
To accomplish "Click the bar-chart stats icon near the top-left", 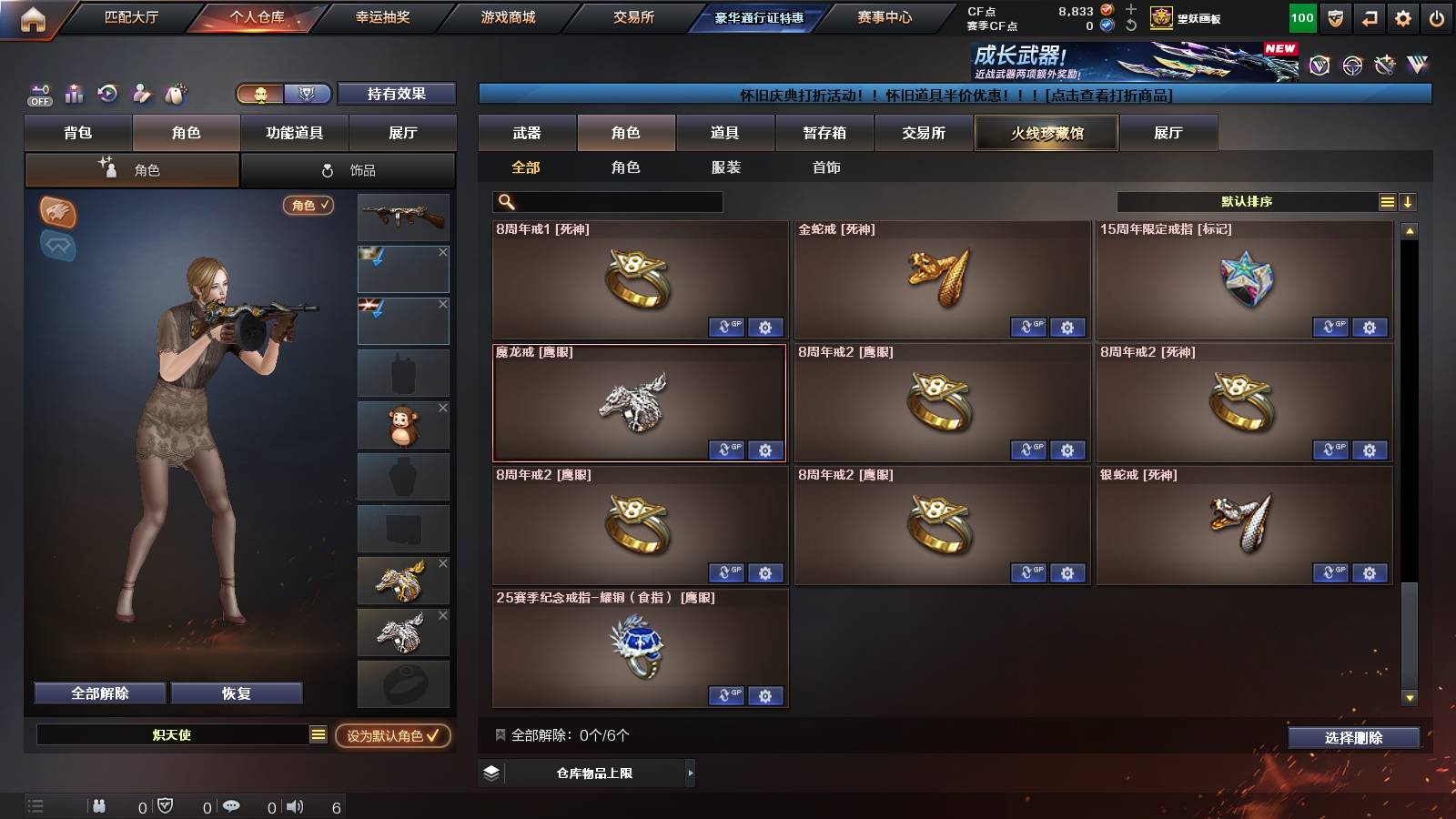I will click(x=73, y=94).
